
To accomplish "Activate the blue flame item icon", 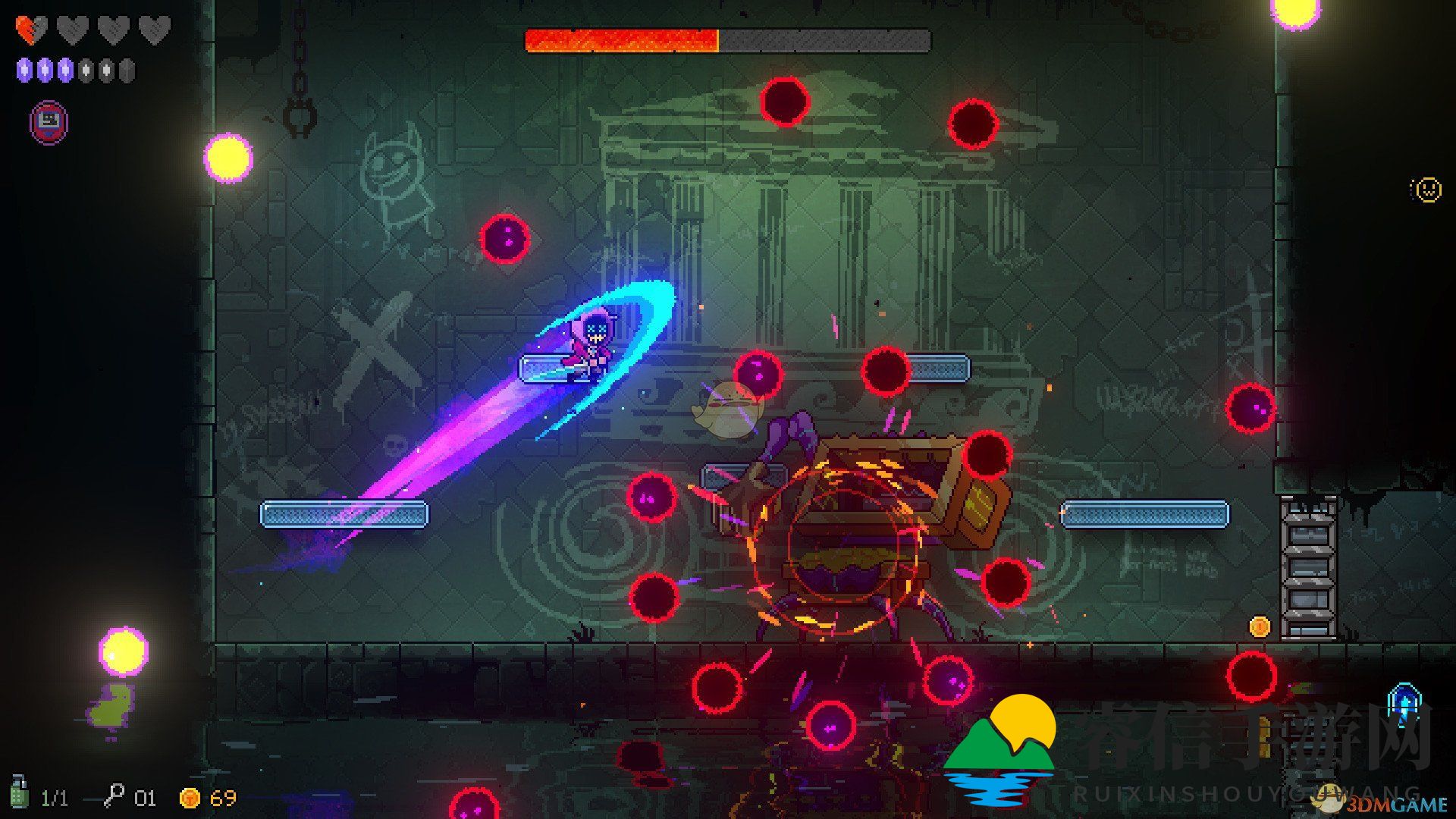I will point(1403,702).
